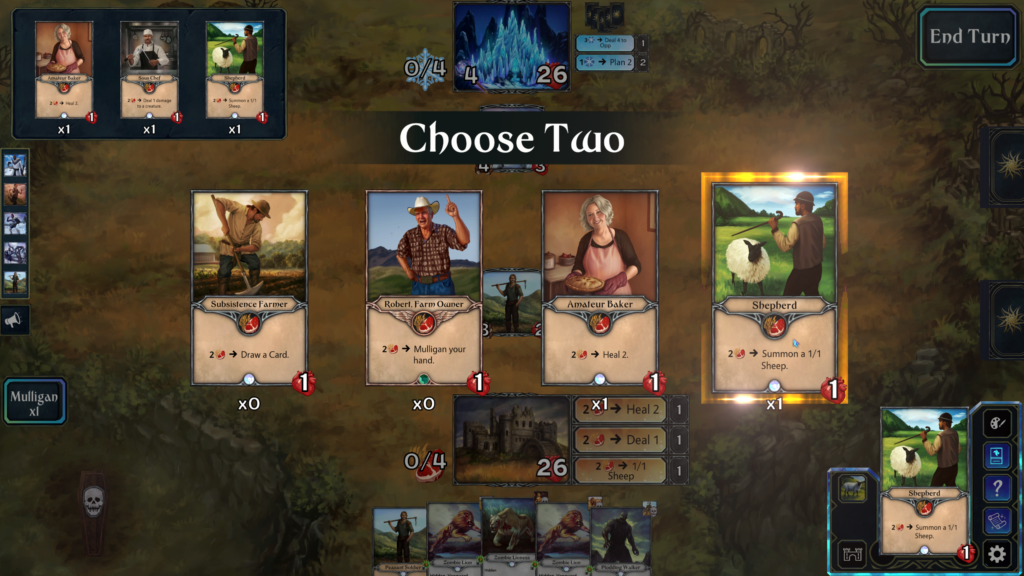Screen dimensions: 1024x576
Task: Activate the megaphone emote button
Action: (x=15, y=320)
